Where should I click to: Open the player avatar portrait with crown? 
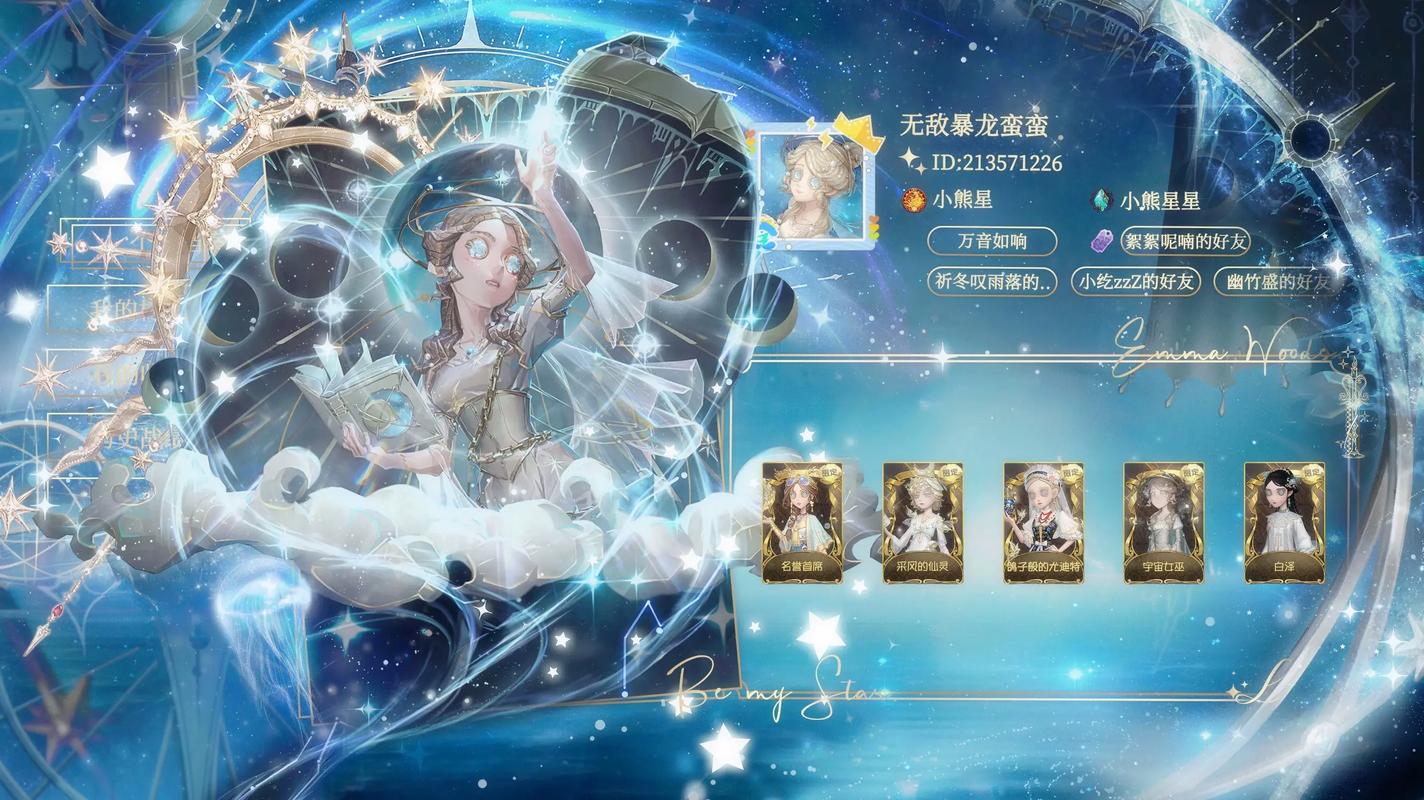point(811,188)
